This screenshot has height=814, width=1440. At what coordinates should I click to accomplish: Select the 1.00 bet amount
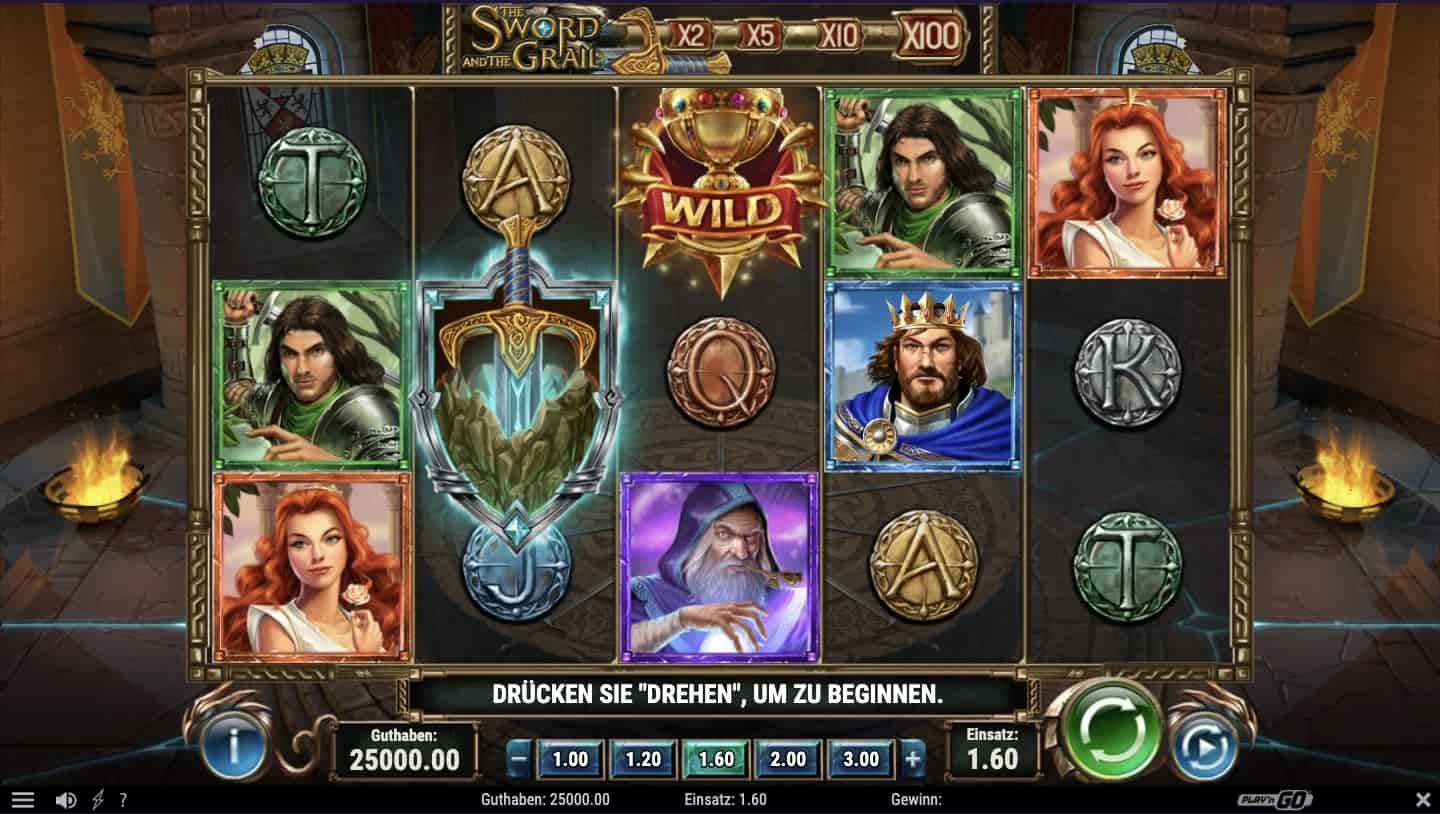570,759
